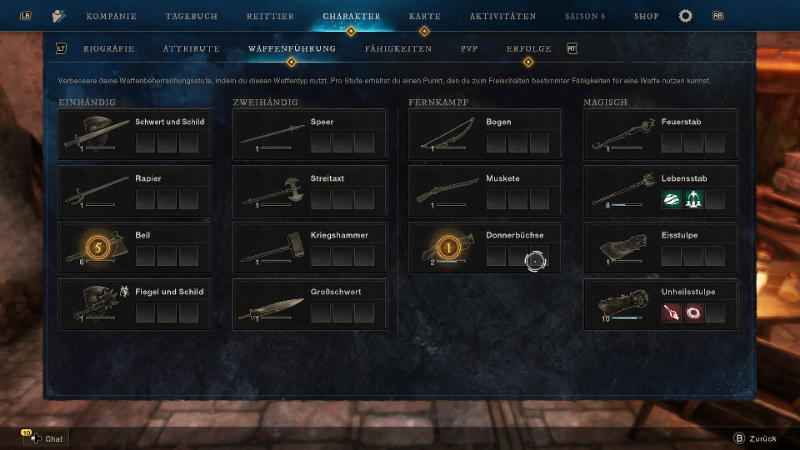Select the Schwert und Schild weapon
800x450 pixels.
(x=135, y=134)
